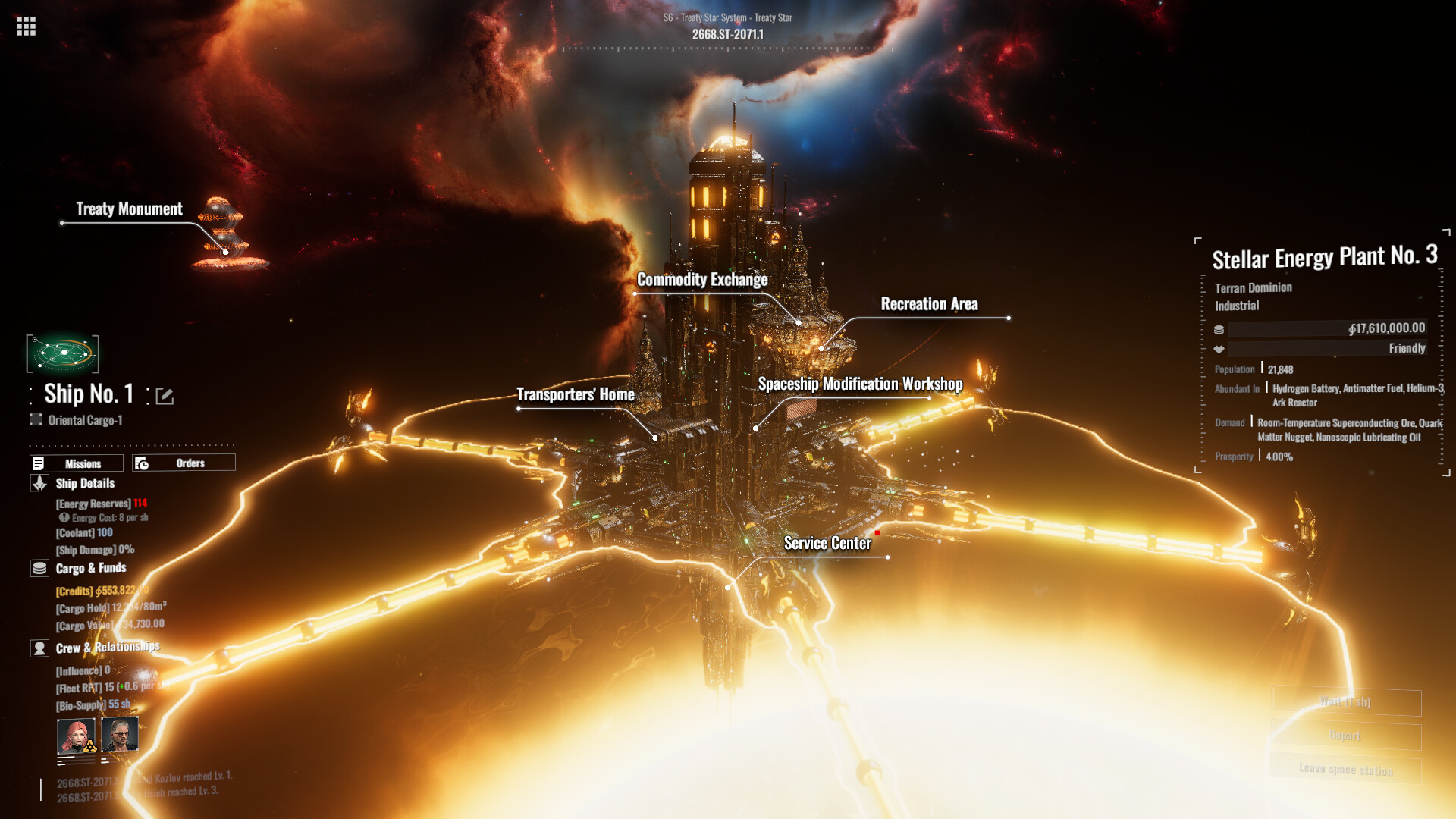Choose the Depart button
The image size is (1456, 819).
(x=1345, y=736)
